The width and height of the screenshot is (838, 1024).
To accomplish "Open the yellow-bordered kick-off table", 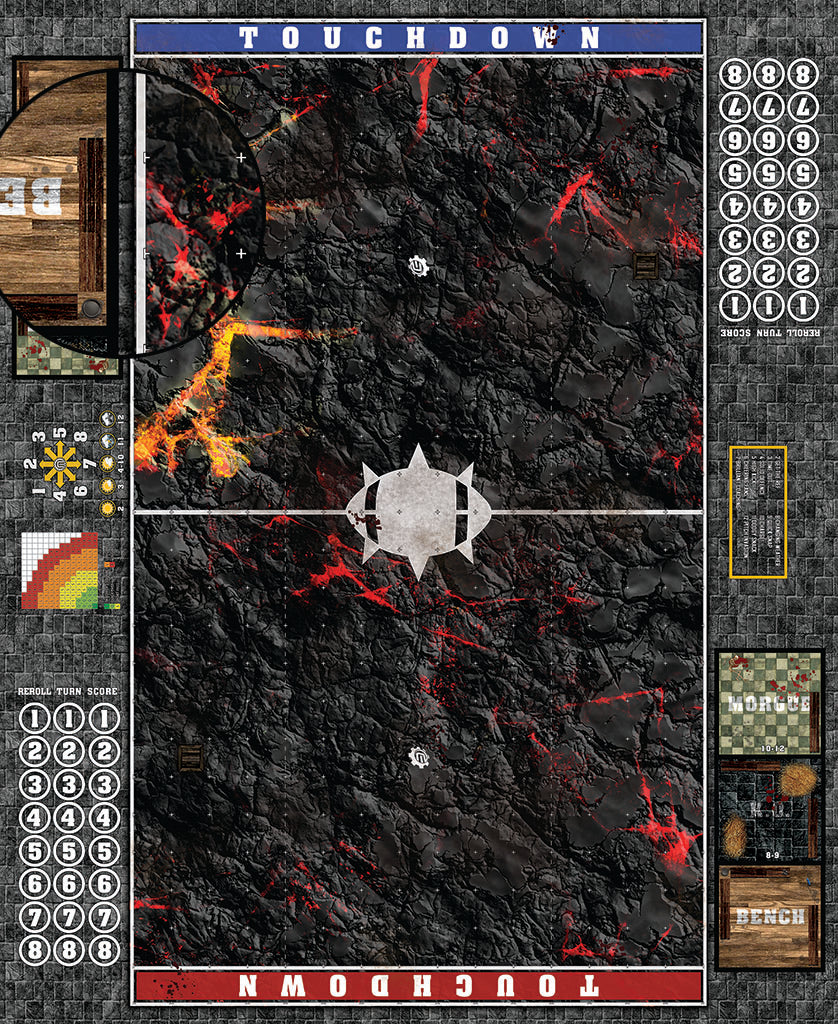I will pos(758,512).
